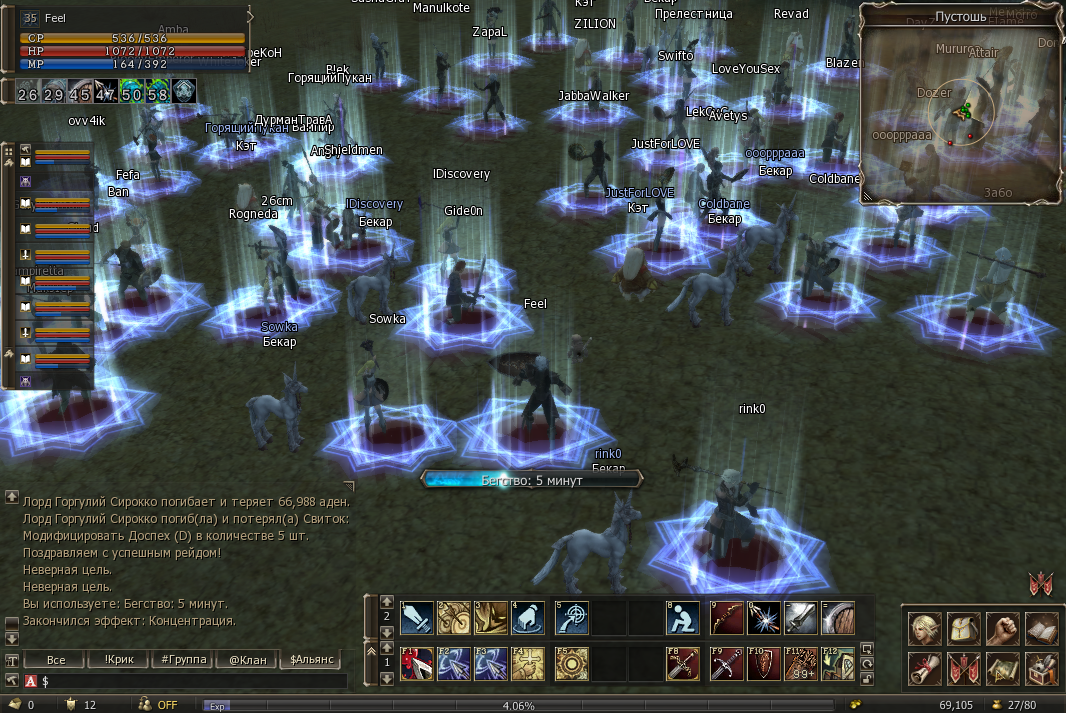Select the F10 shield slot
The width and height of the screenshot is (1066, 713).
coord(764,664)
